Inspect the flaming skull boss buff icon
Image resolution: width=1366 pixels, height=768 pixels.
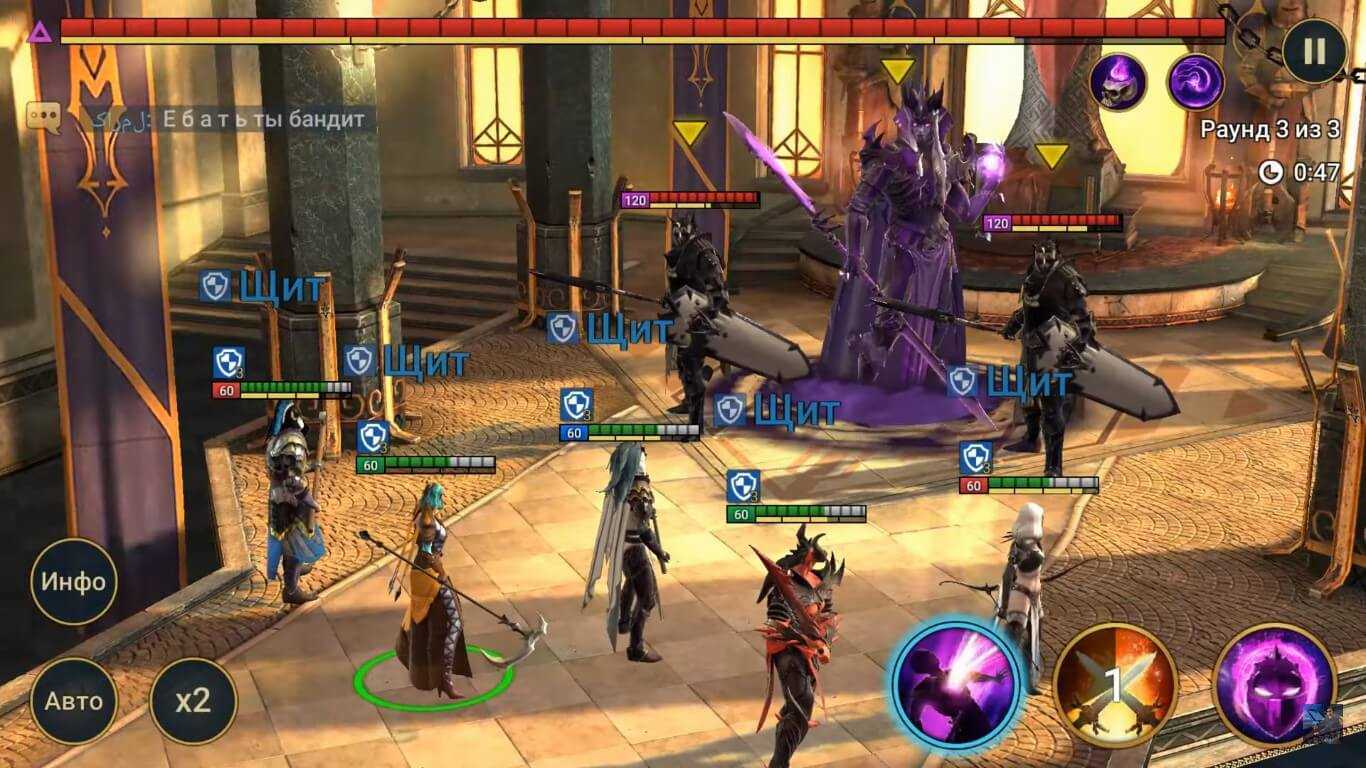1118,82
